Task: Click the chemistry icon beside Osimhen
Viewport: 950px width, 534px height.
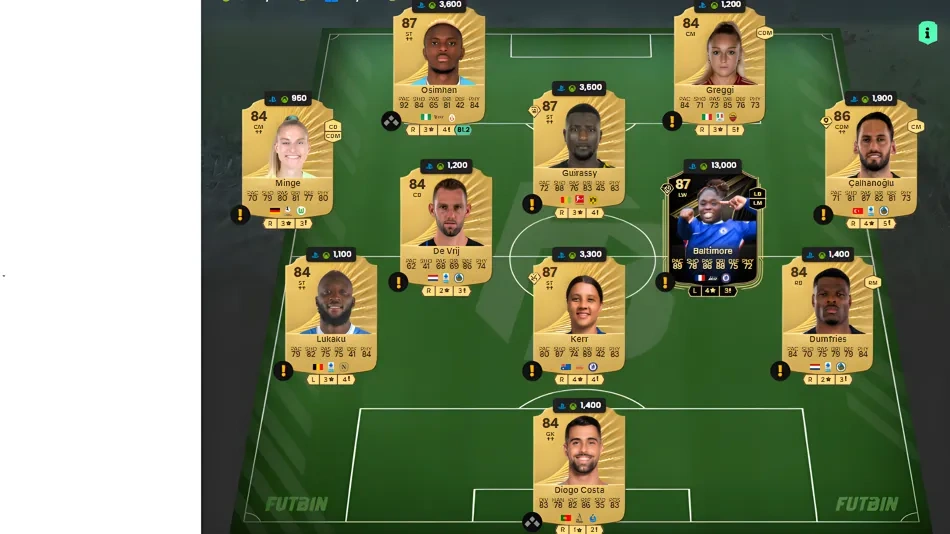Action: tap(391, 121)
